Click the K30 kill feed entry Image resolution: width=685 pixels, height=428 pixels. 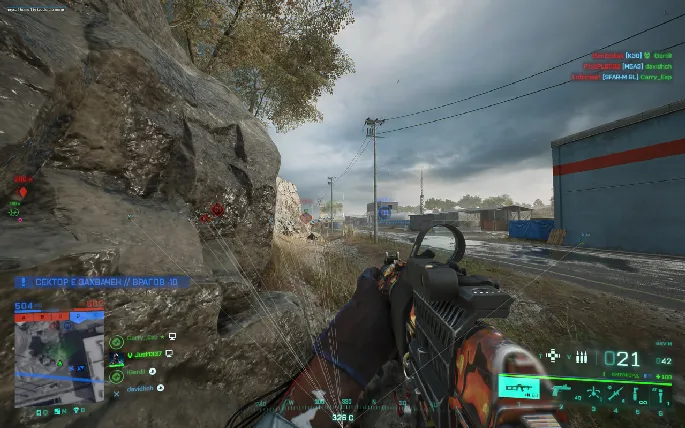point(632,56)
